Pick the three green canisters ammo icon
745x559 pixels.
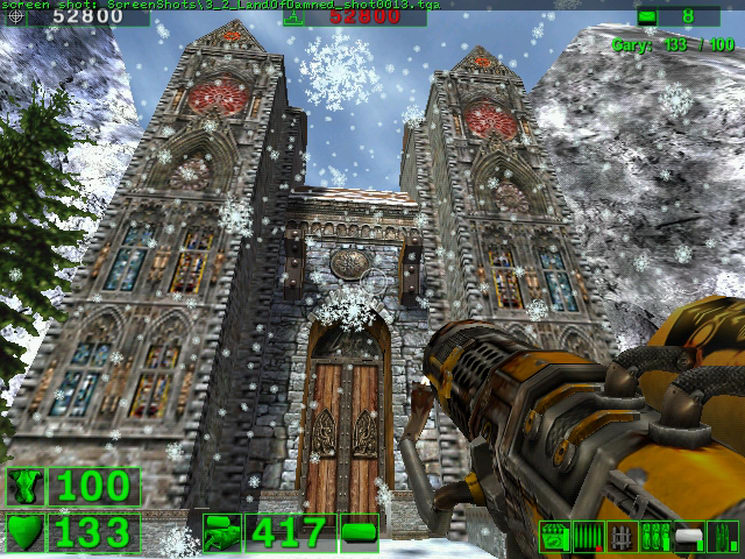click(x=655, y=536)
